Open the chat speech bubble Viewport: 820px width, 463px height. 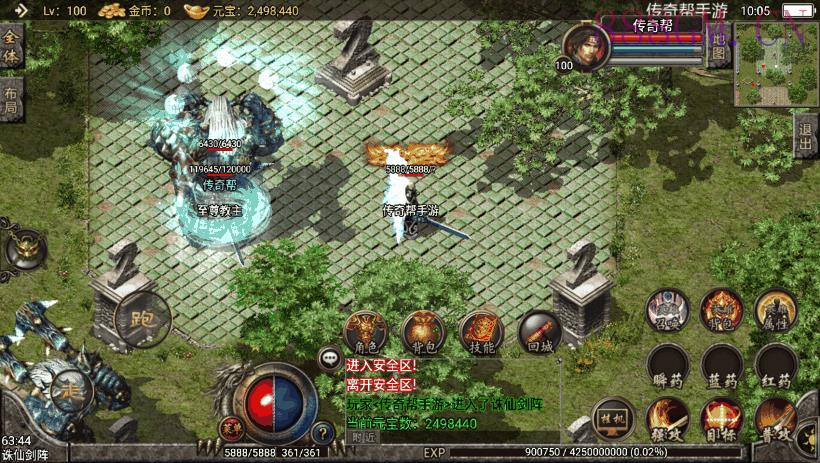[x=329, y=357]
